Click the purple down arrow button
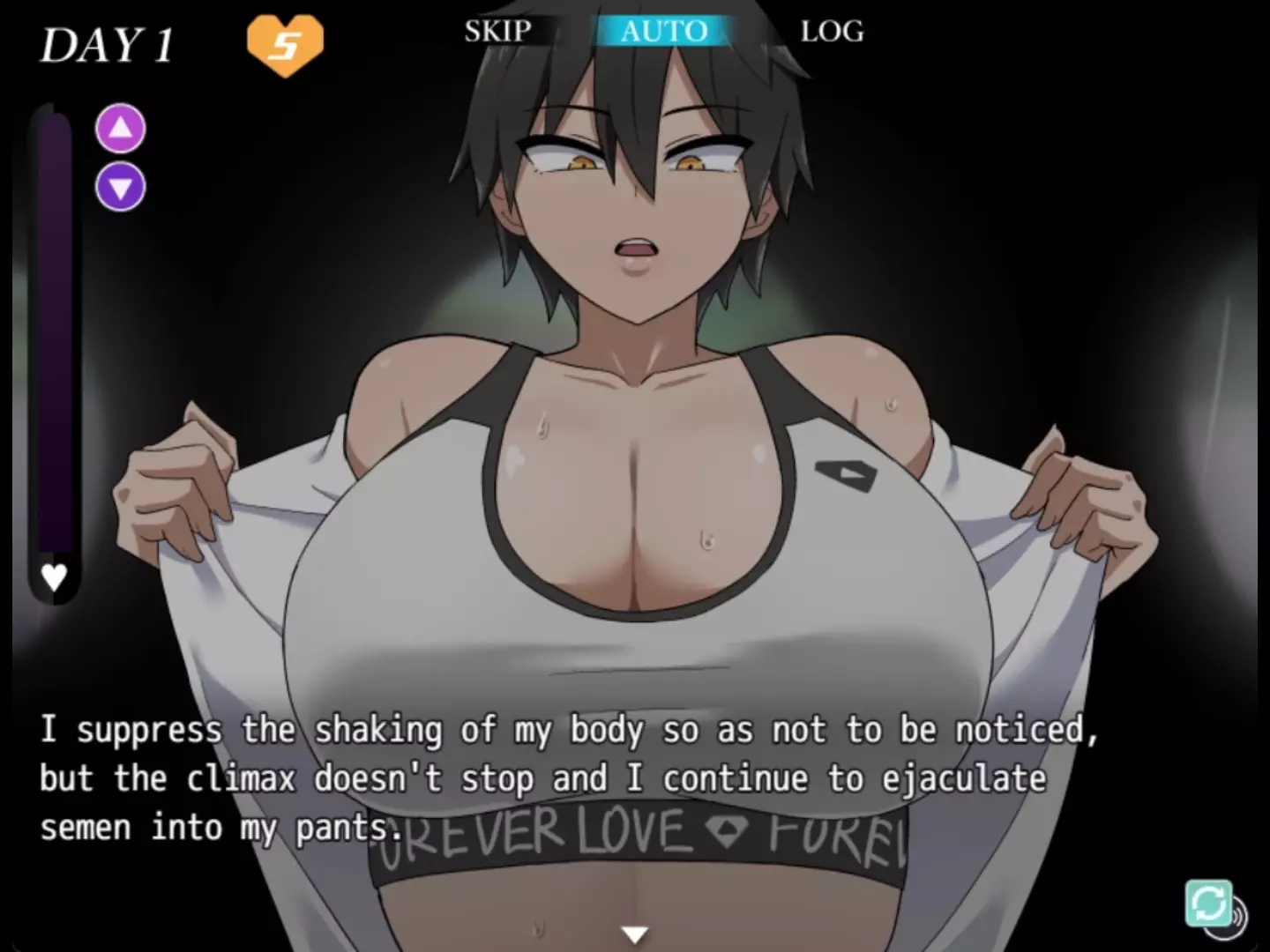Image resolution: width=1270 pixels, height=952 pixels. pos(121,187)
